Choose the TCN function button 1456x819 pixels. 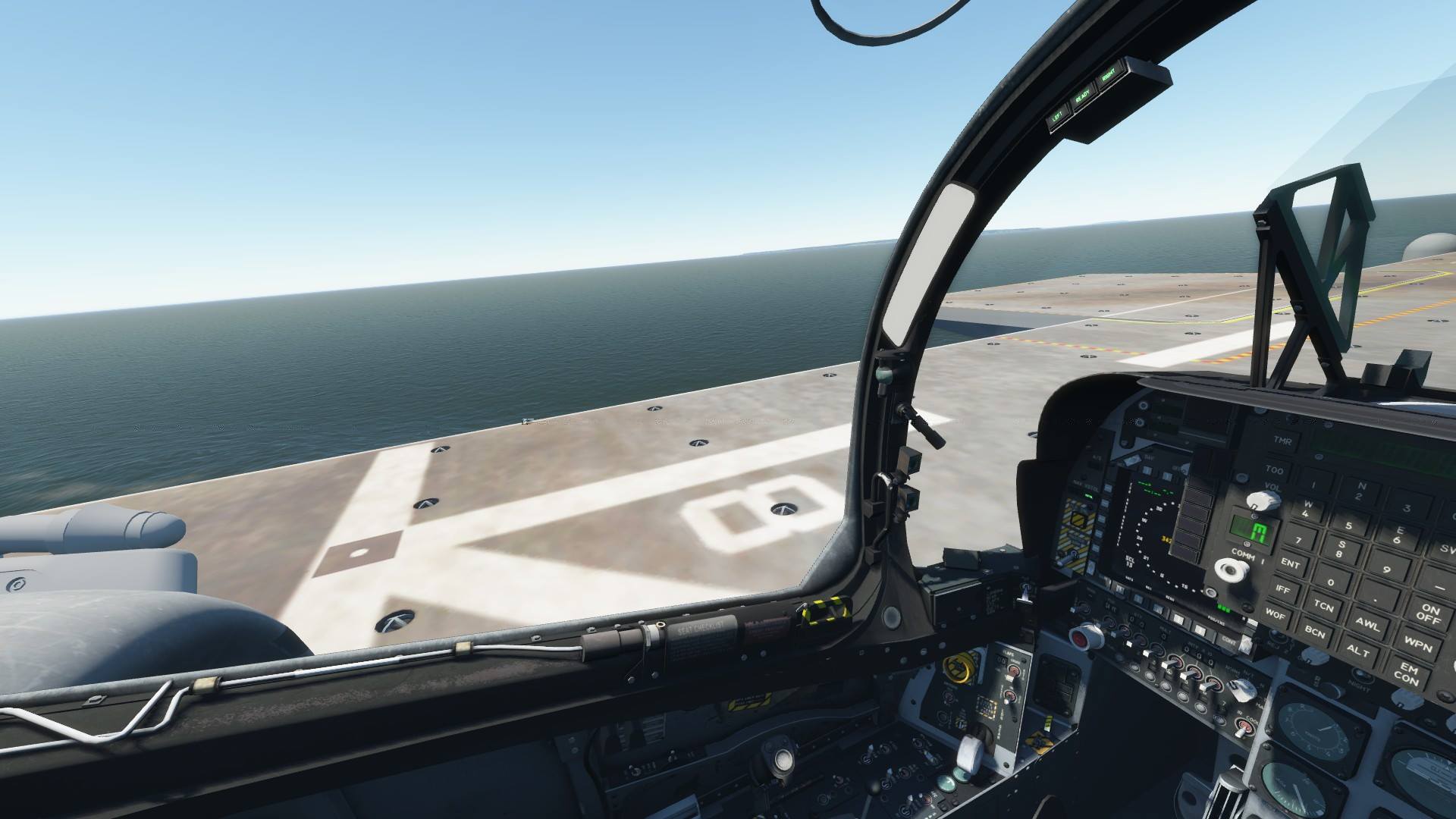click(x=1323, y=606)
